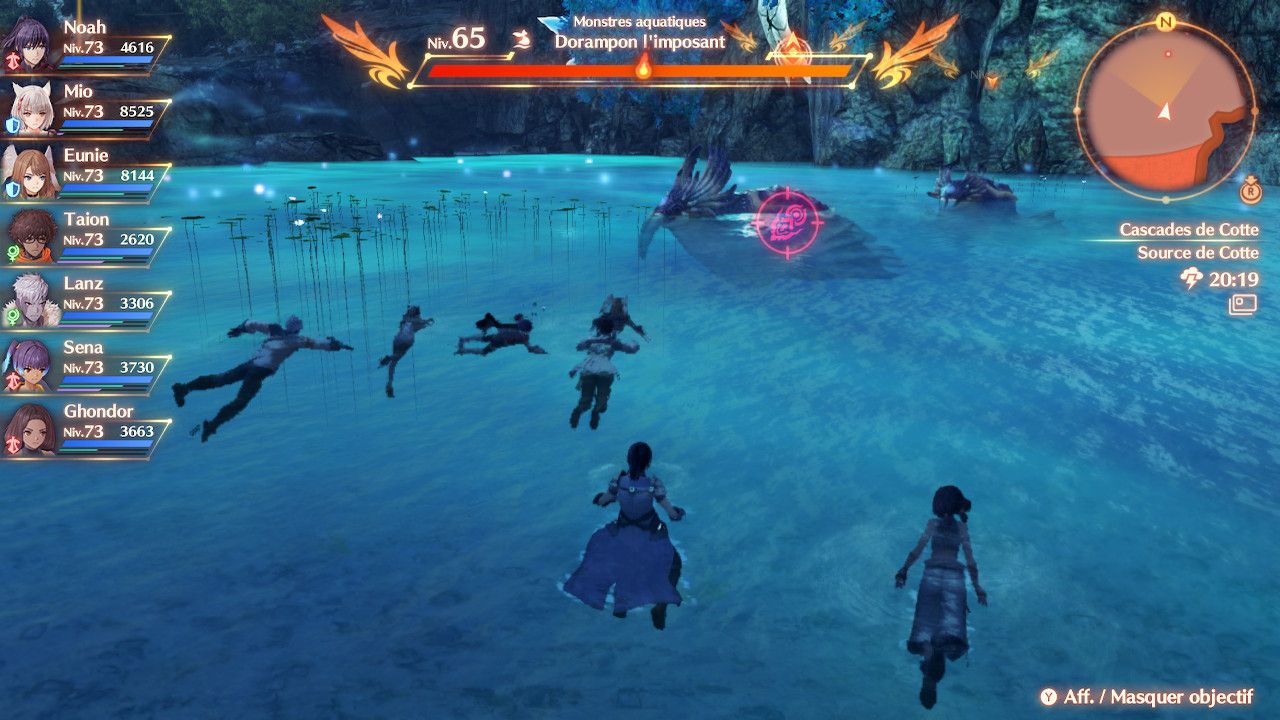Toggle the screen display icon below the clock

[1243, 305]
